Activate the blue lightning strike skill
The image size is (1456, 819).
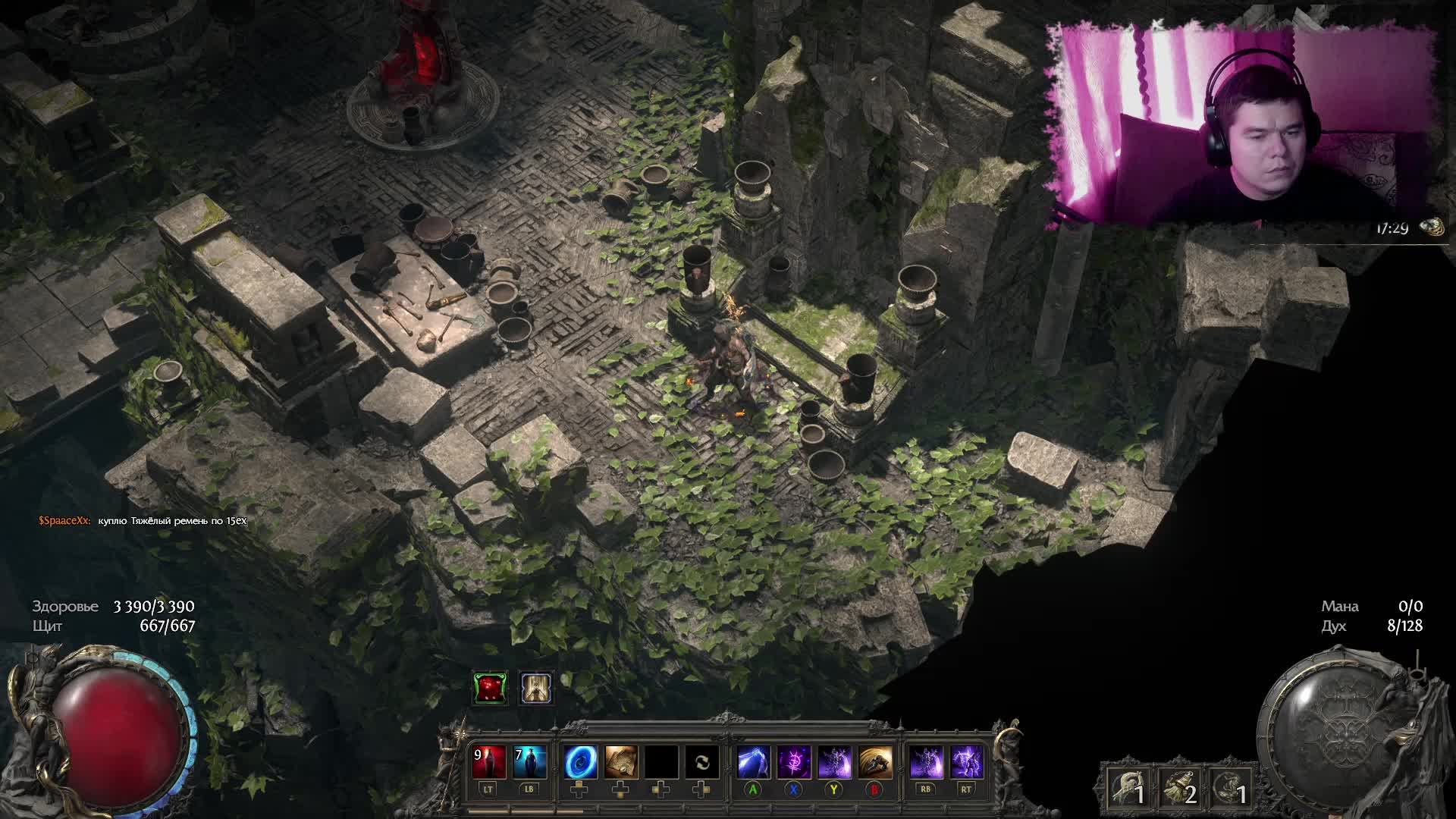(x=753, y=762)
